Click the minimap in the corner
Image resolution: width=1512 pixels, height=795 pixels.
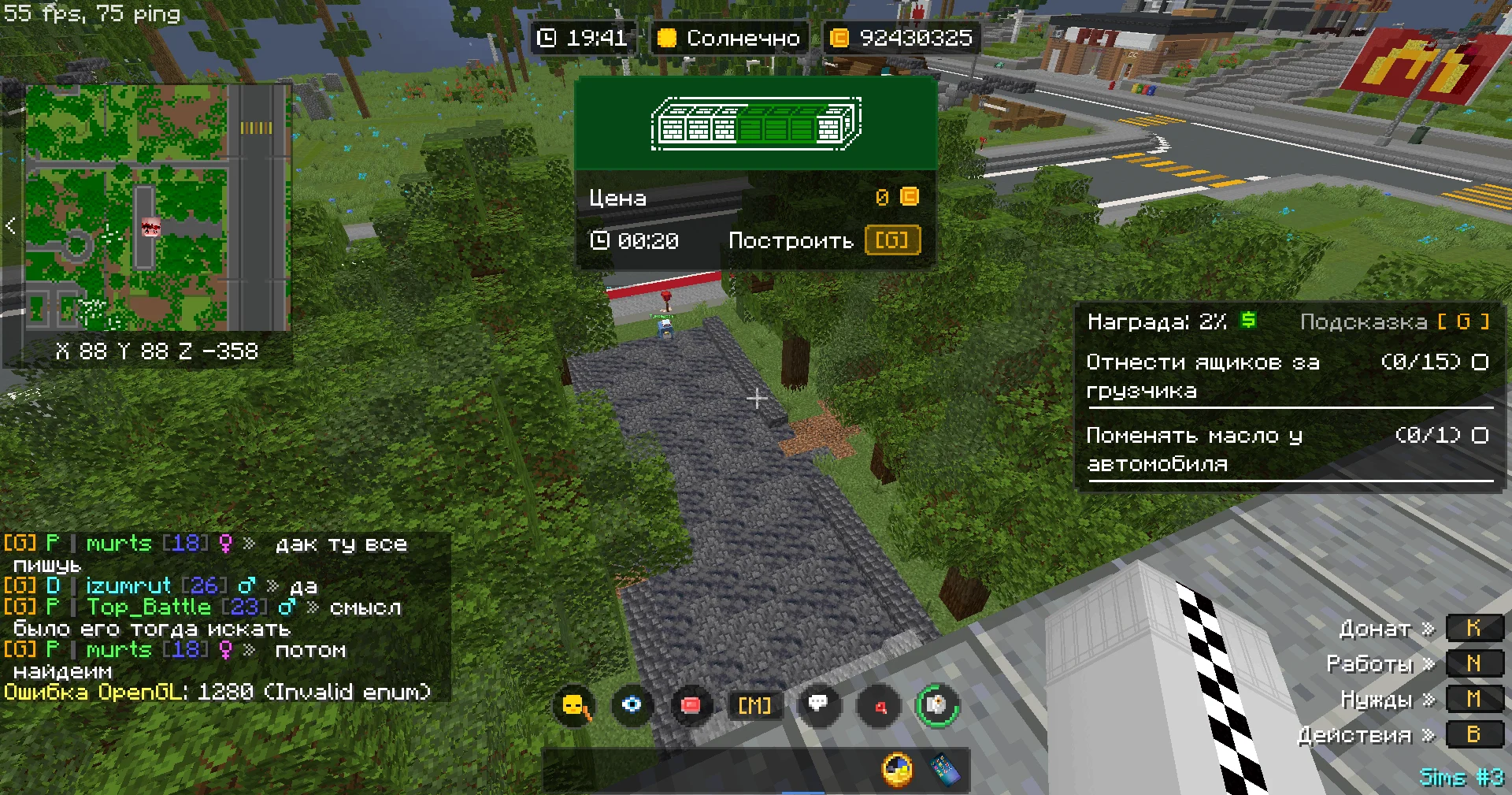[157, 208]
